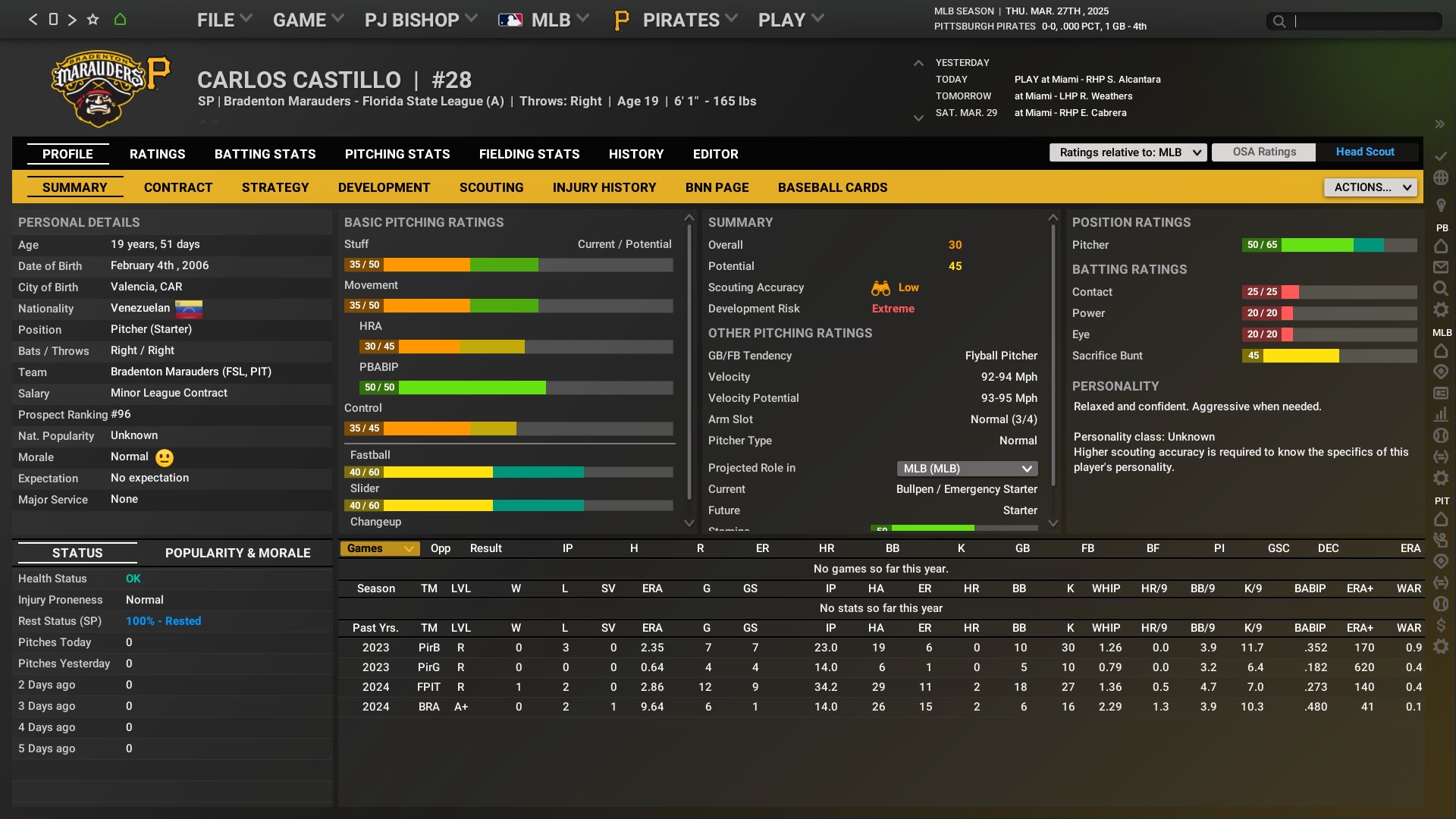Select Head Scout ratings

(x=1364, y=152)
